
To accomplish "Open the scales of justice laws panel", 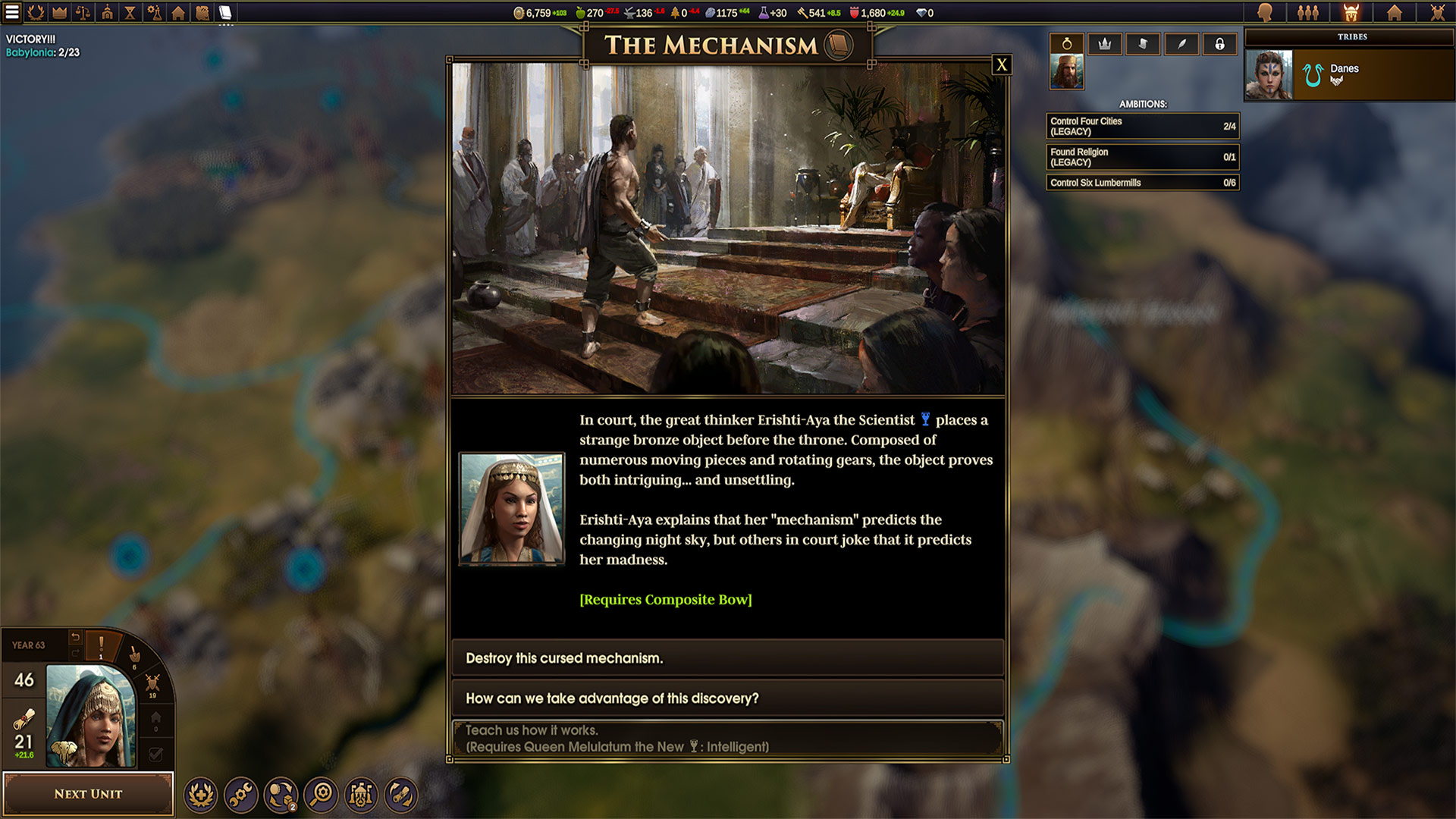I will [x=83, y=12].
